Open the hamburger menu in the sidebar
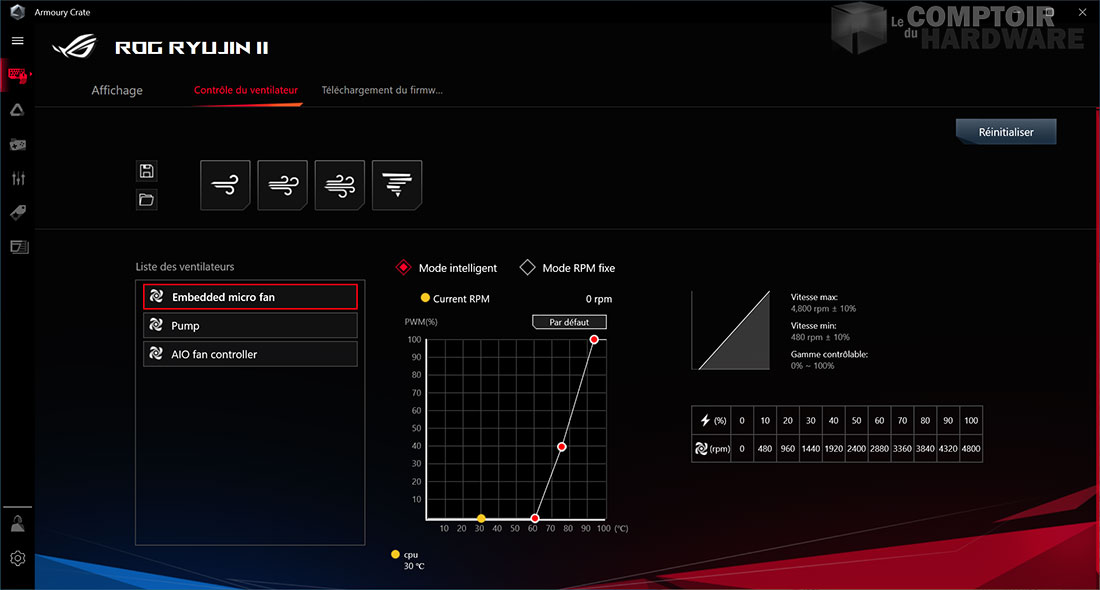1100x590 pixels. click(17, 41)
